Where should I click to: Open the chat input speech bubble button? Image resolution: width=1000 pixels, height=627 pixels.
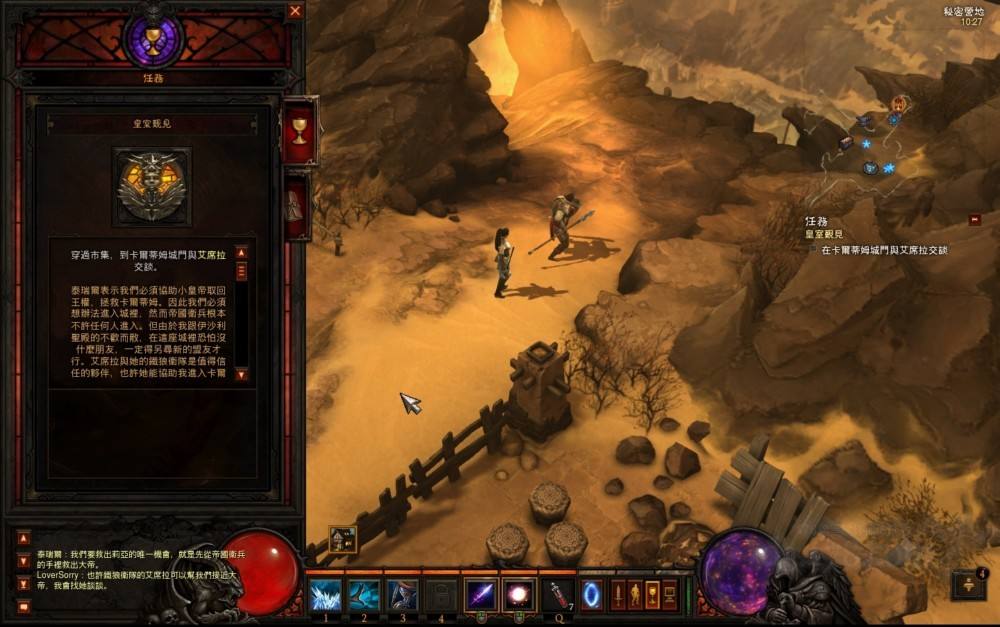point(24,607)
